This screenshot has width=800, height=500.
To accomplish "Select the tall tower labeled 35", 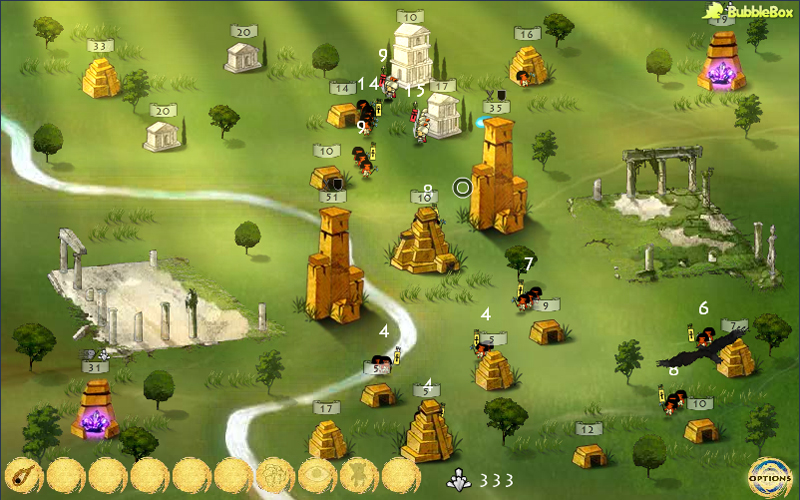I will (x=497, y=175).
